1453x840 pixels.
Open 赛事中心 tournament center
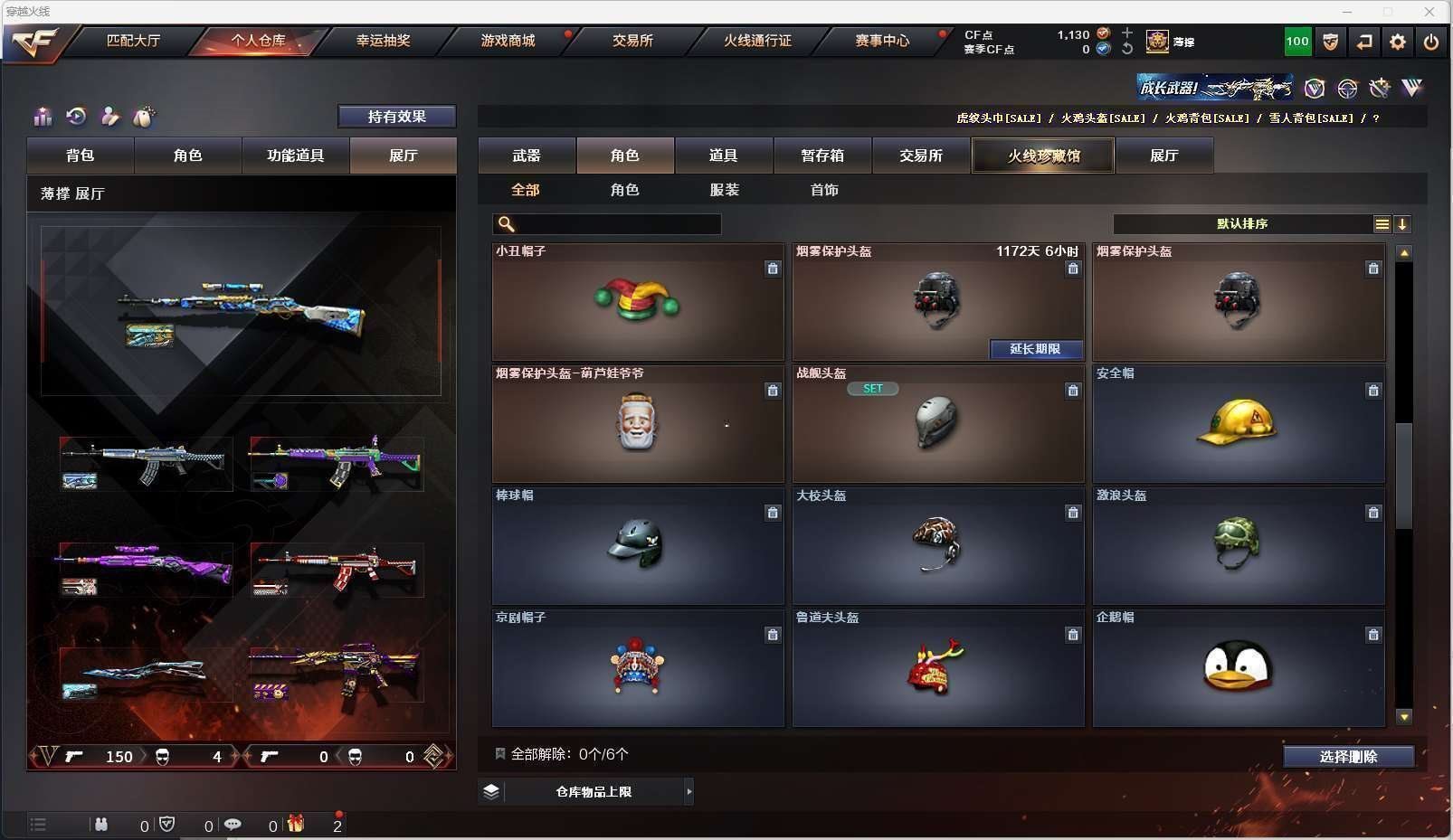(x=882, y=41)
